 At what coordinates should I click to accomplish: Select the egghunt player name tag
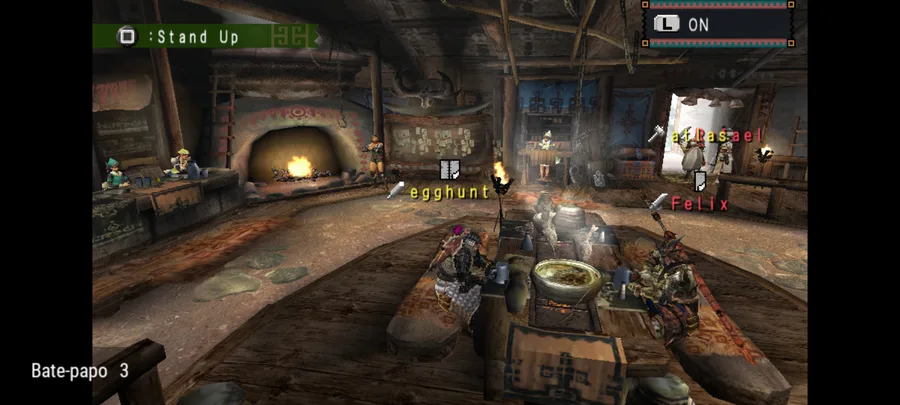point(450,191)
